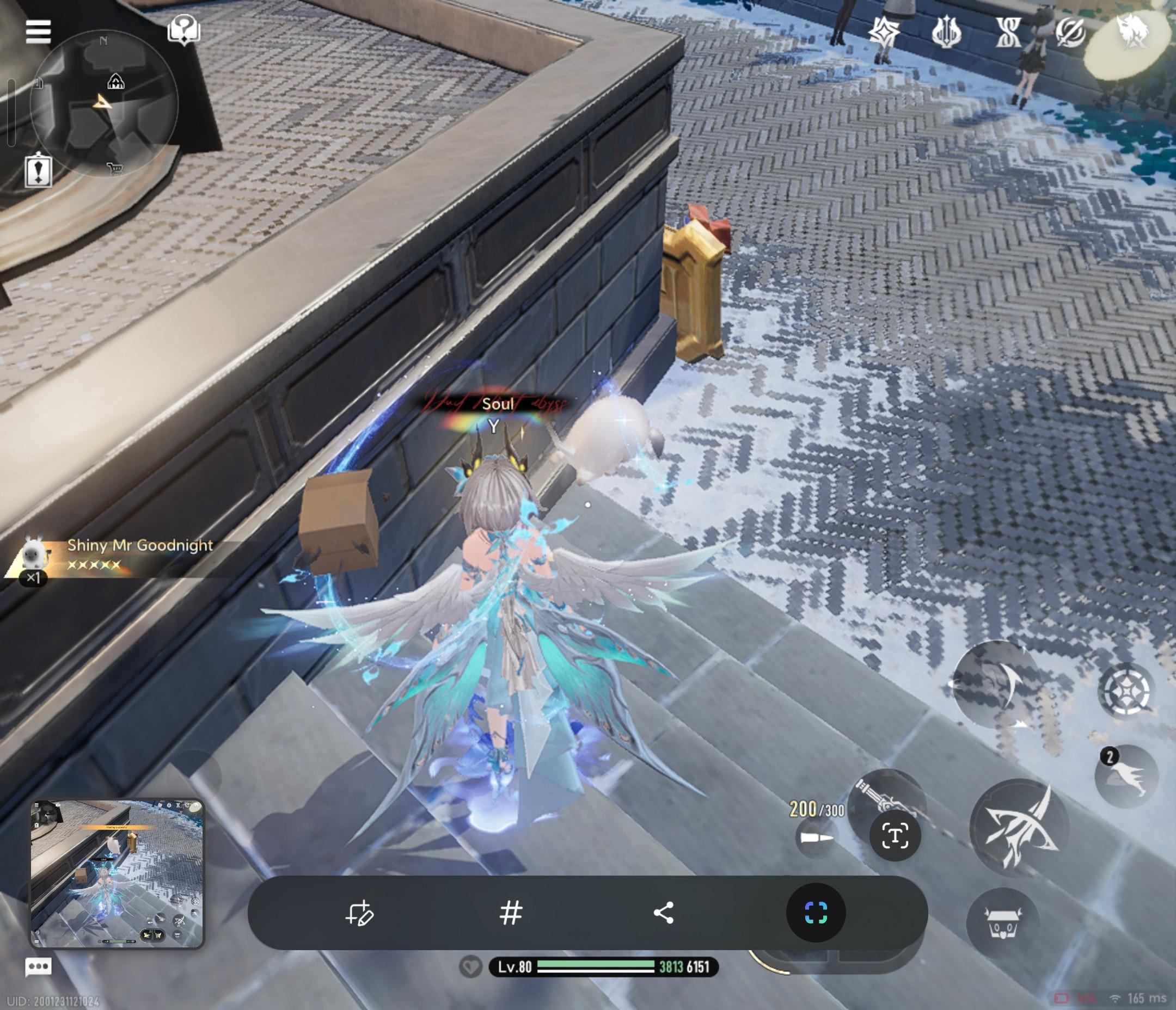Use the dodge skill with counter 2
Viewport: 1176px width, 1010px height.
(1126, 775)
